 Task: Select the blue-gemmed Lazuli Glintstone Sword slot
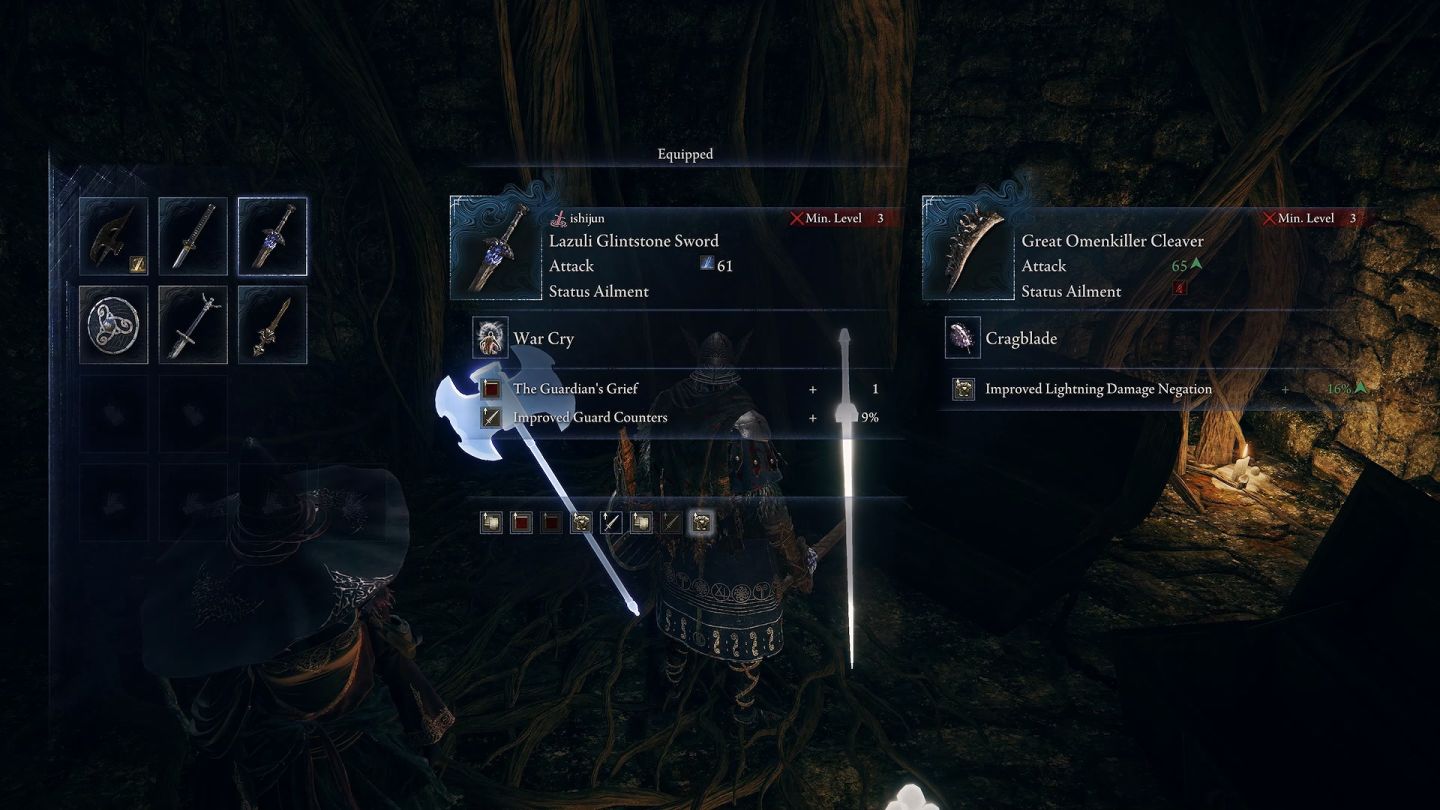272,236
